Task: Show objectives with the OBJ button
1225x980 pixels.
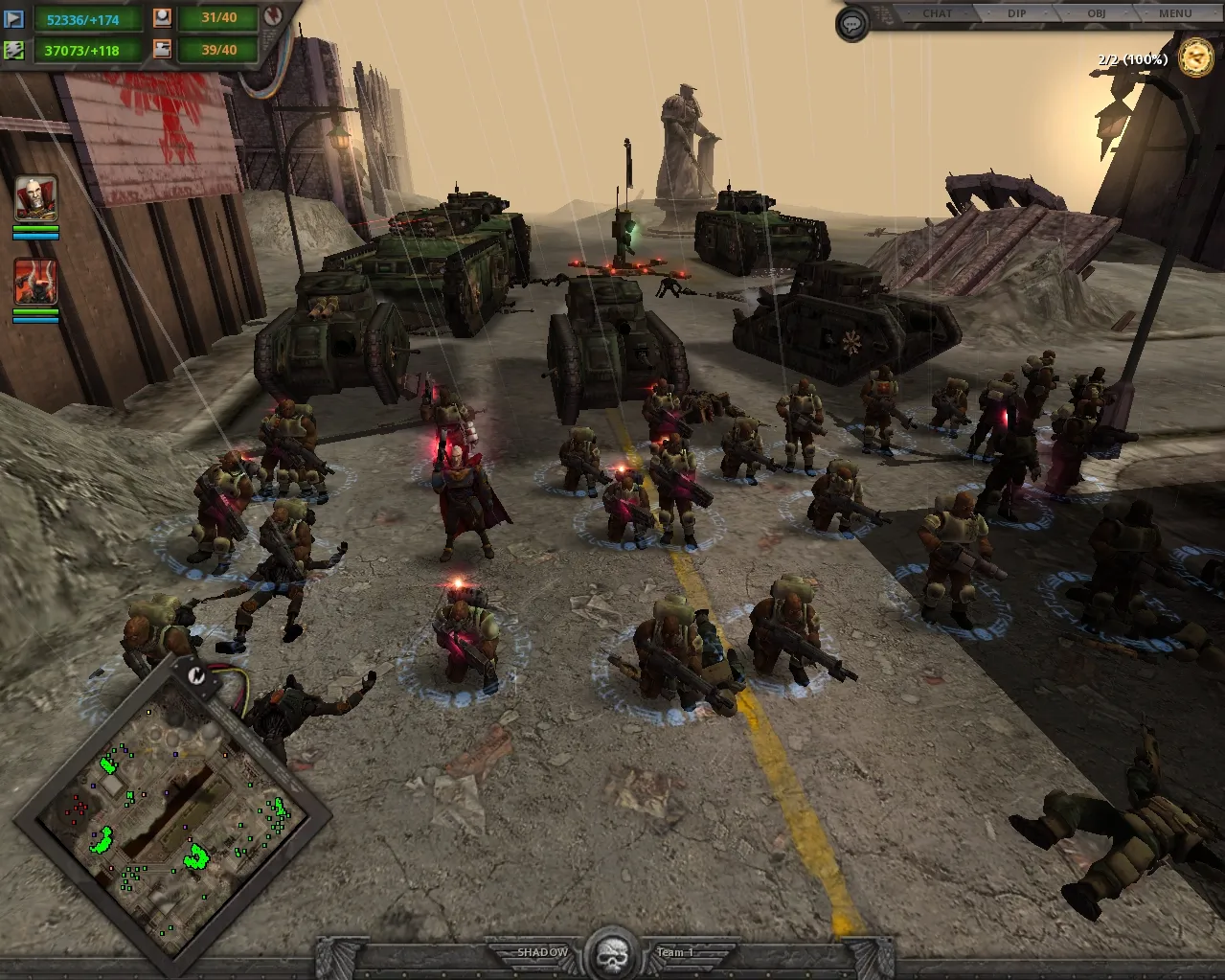Action: click(x=1097, y=13)
